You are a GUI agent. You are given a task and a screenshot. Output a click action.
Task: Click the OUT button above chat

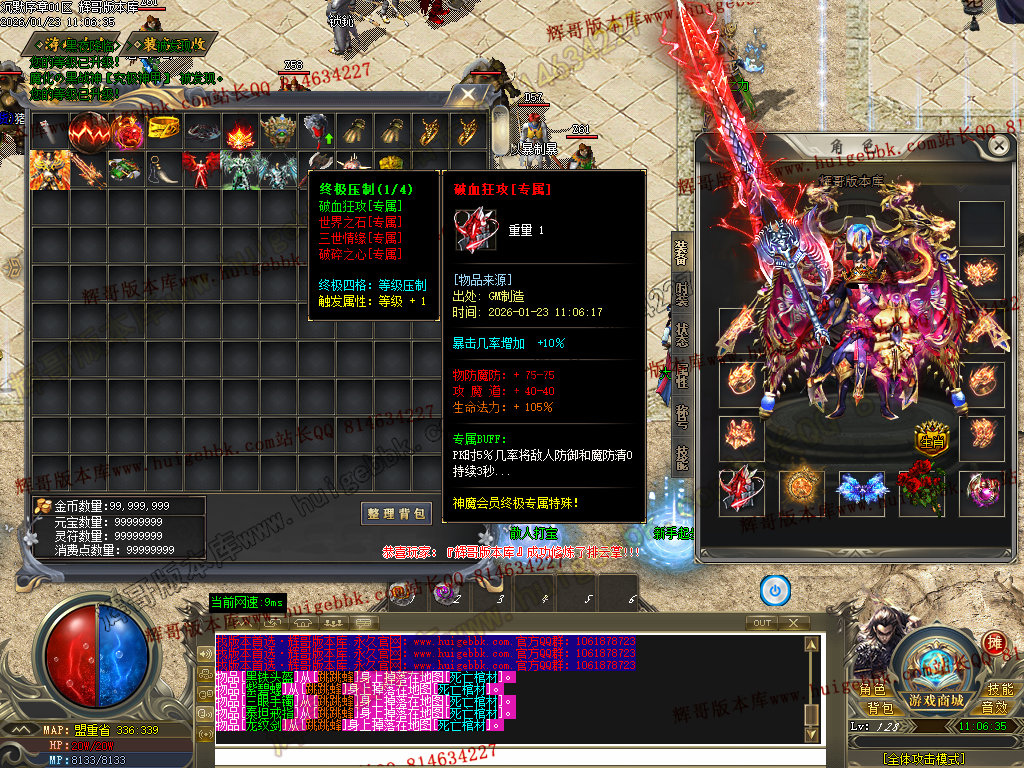pyautogui.click(x=763, y=622)
